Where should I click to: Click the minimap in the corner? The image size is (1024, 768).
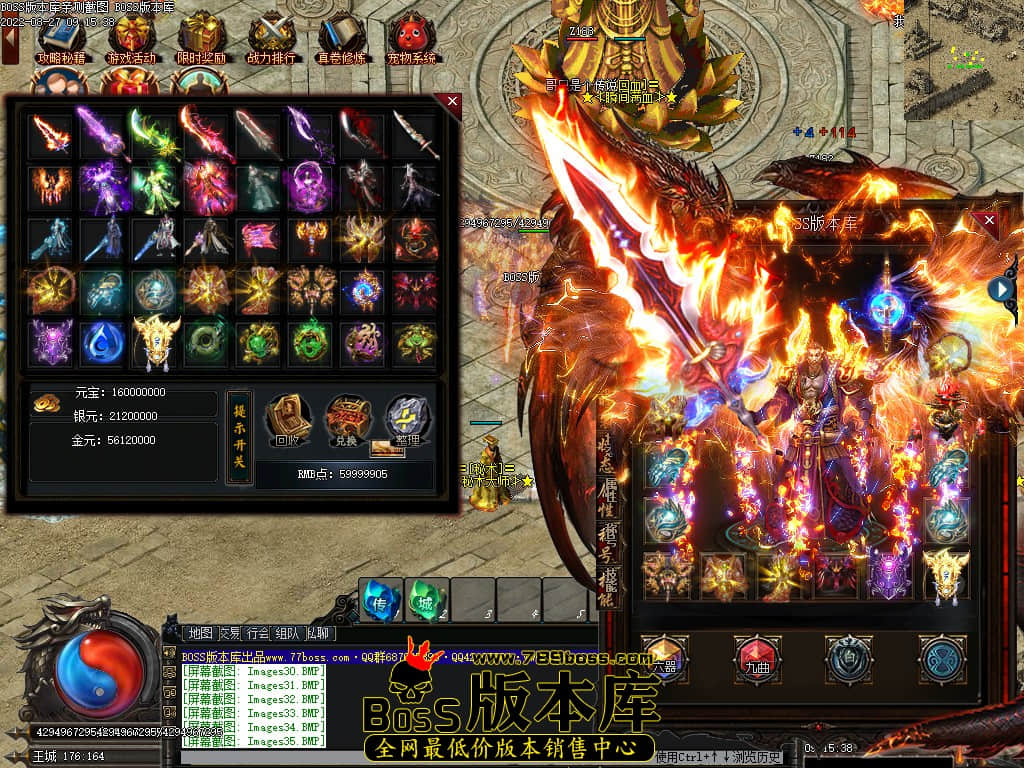coord(963,60)
